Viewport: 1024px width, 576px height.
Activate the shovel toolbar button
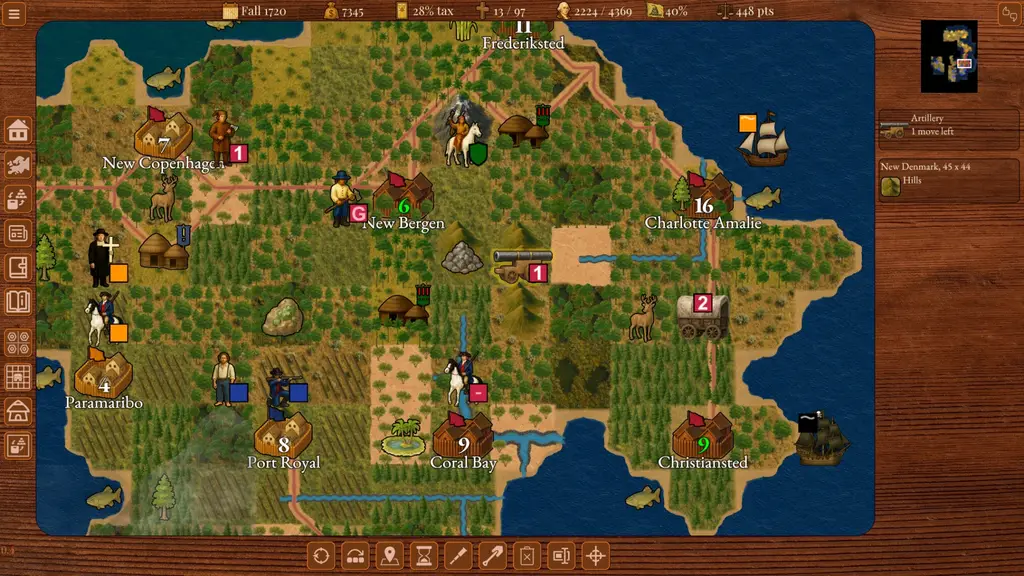[492, 555]
